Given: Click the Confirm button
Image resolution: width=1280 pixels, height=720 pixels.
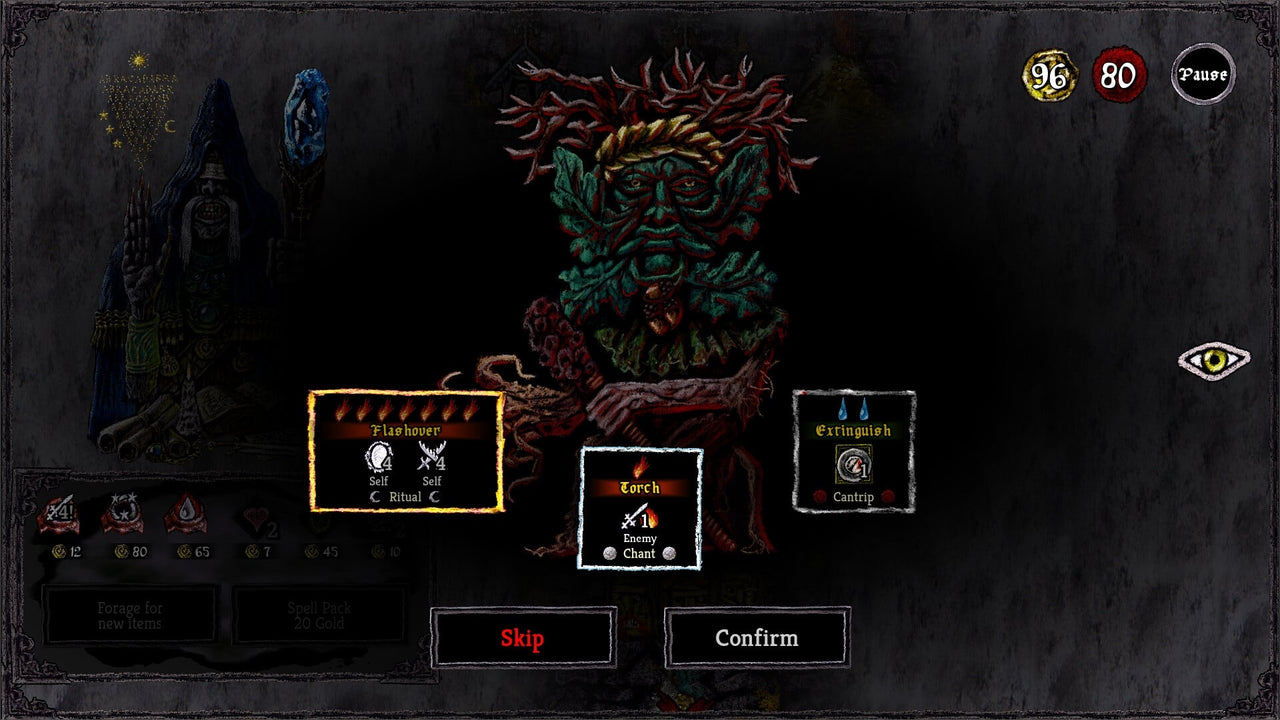Looking at the screenshot, I should click(756, 637).
